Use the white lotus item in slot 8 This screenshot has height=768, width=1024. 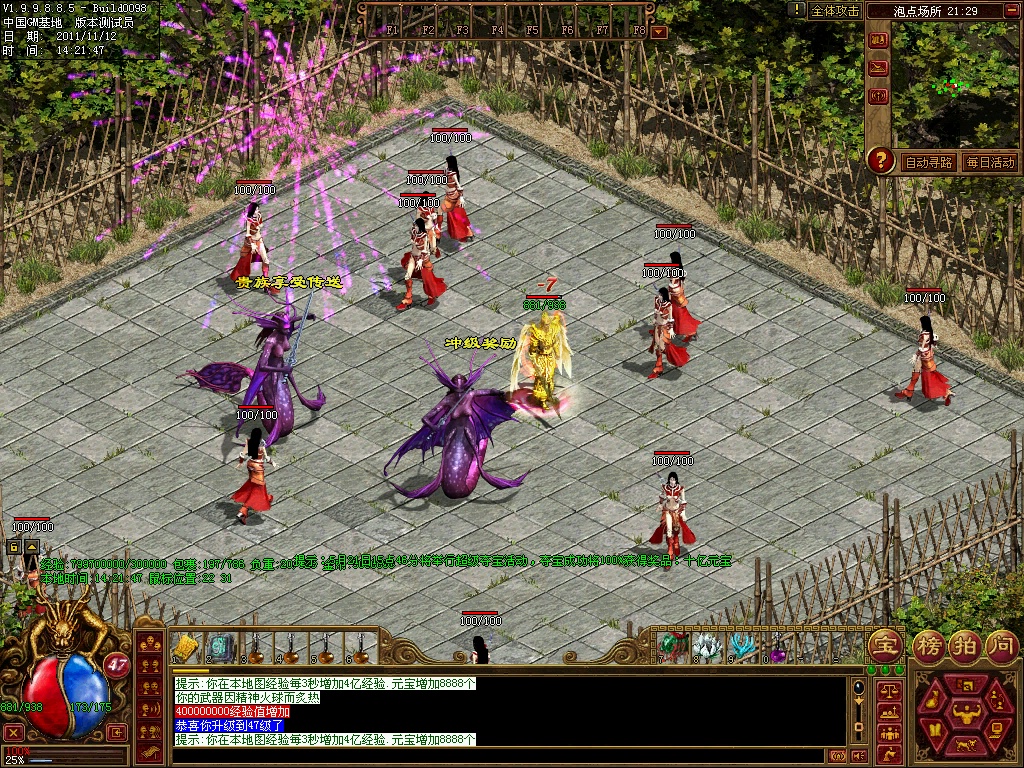(707, 647)
